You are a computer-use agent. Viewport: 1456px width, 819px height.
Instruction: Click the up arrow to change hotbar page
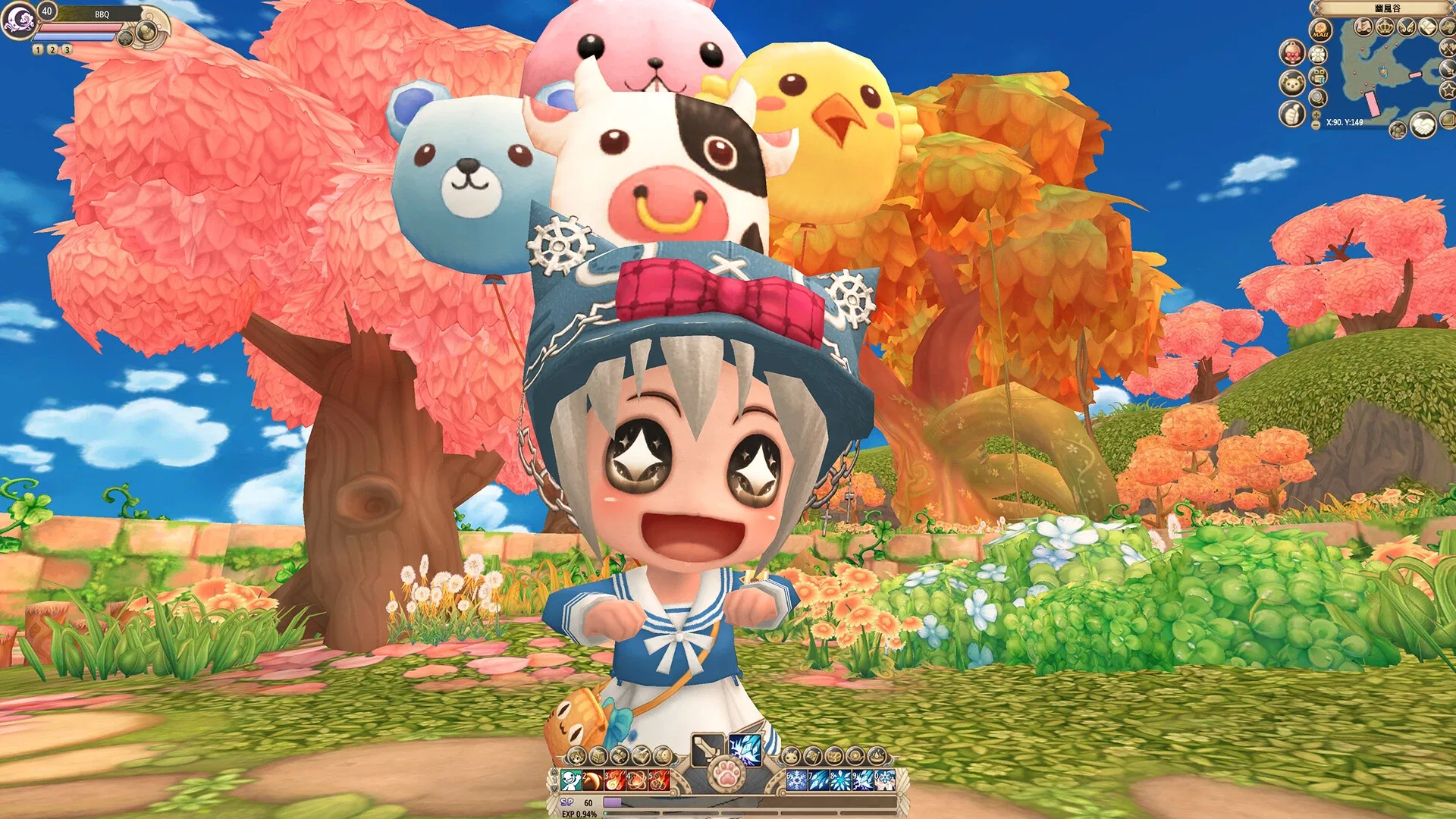553,772
